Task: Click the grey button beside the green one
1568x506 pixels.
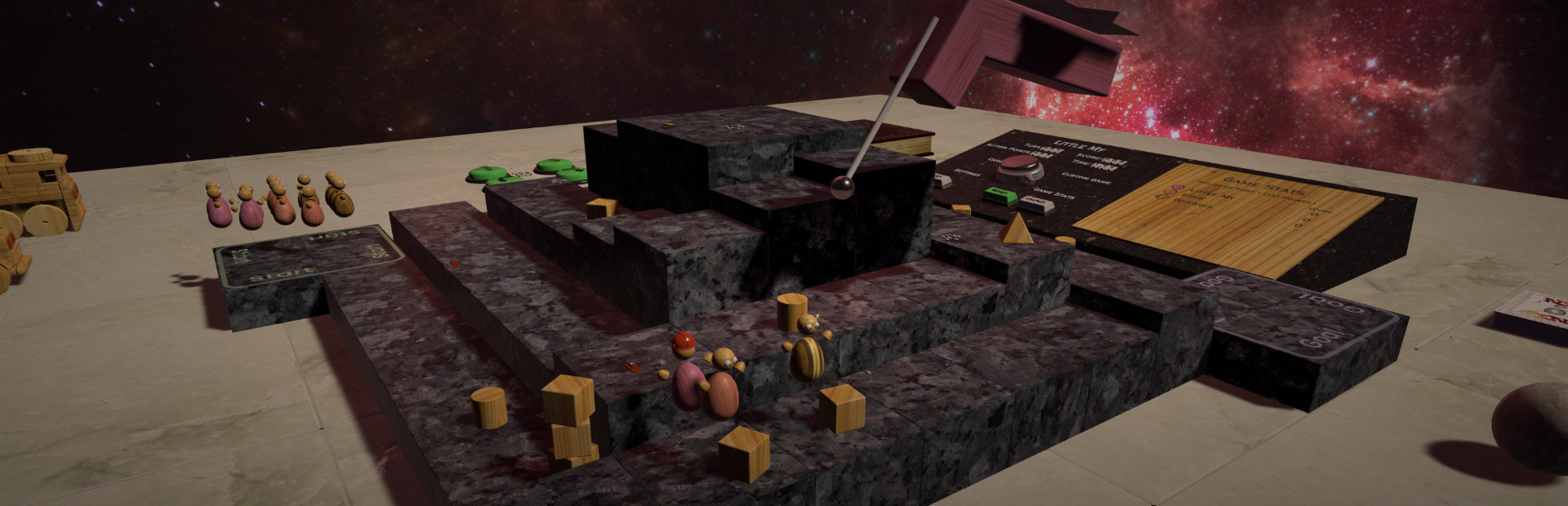Action: point(1034,202)
